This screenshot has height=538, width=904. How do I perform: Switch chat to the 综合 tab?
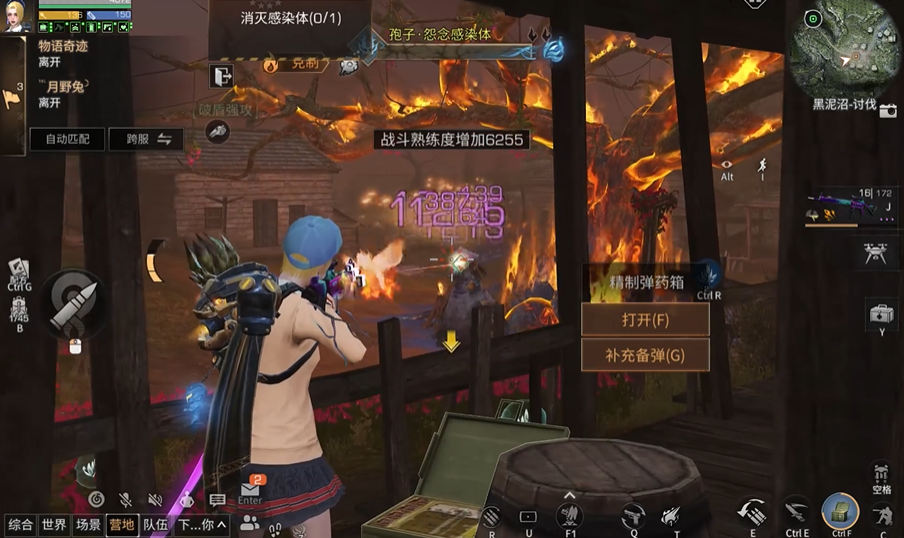click(20, 524)
